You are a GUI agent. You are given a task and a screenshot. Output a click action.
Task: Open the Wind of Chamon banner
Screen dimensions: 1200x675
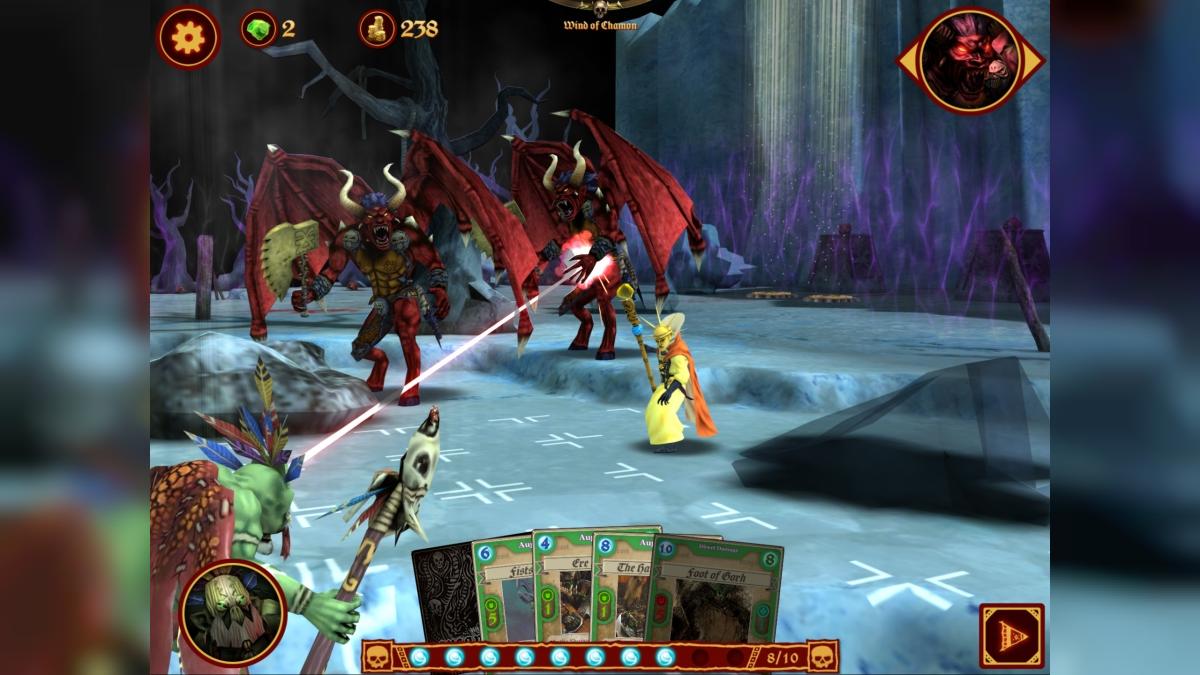(600, 14)
